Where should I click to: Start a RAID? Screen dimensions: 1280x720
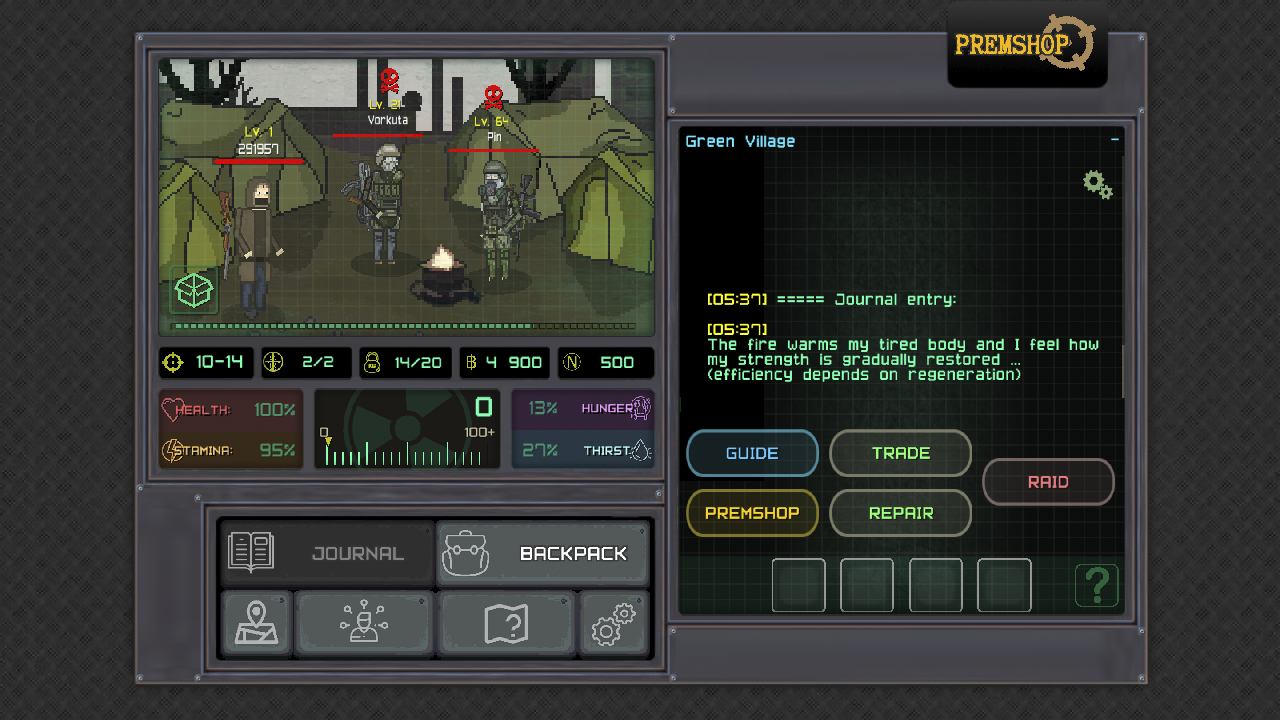click(1048, 481)
